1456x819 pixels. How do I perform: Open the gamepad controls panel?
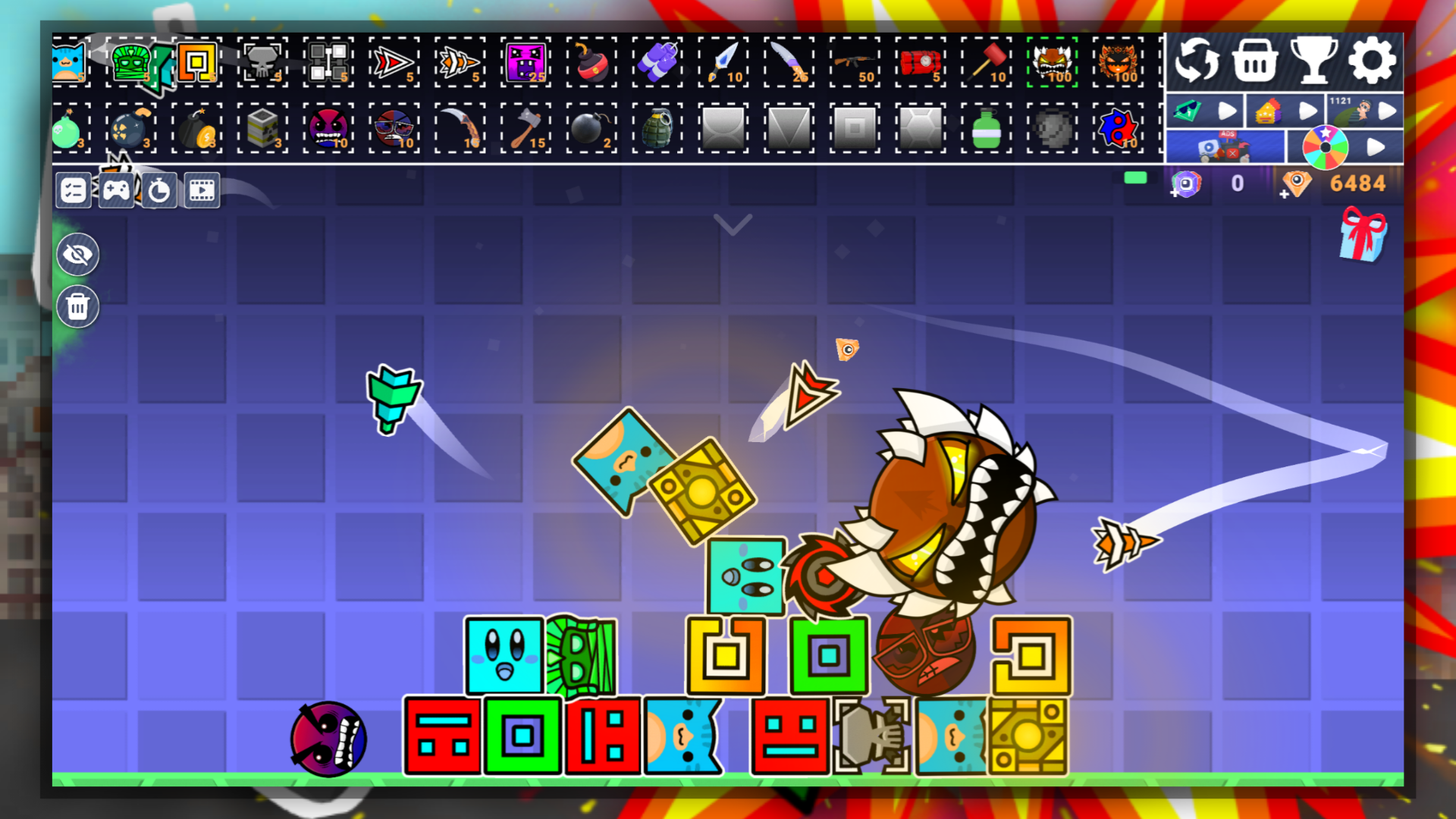(115, 190)
